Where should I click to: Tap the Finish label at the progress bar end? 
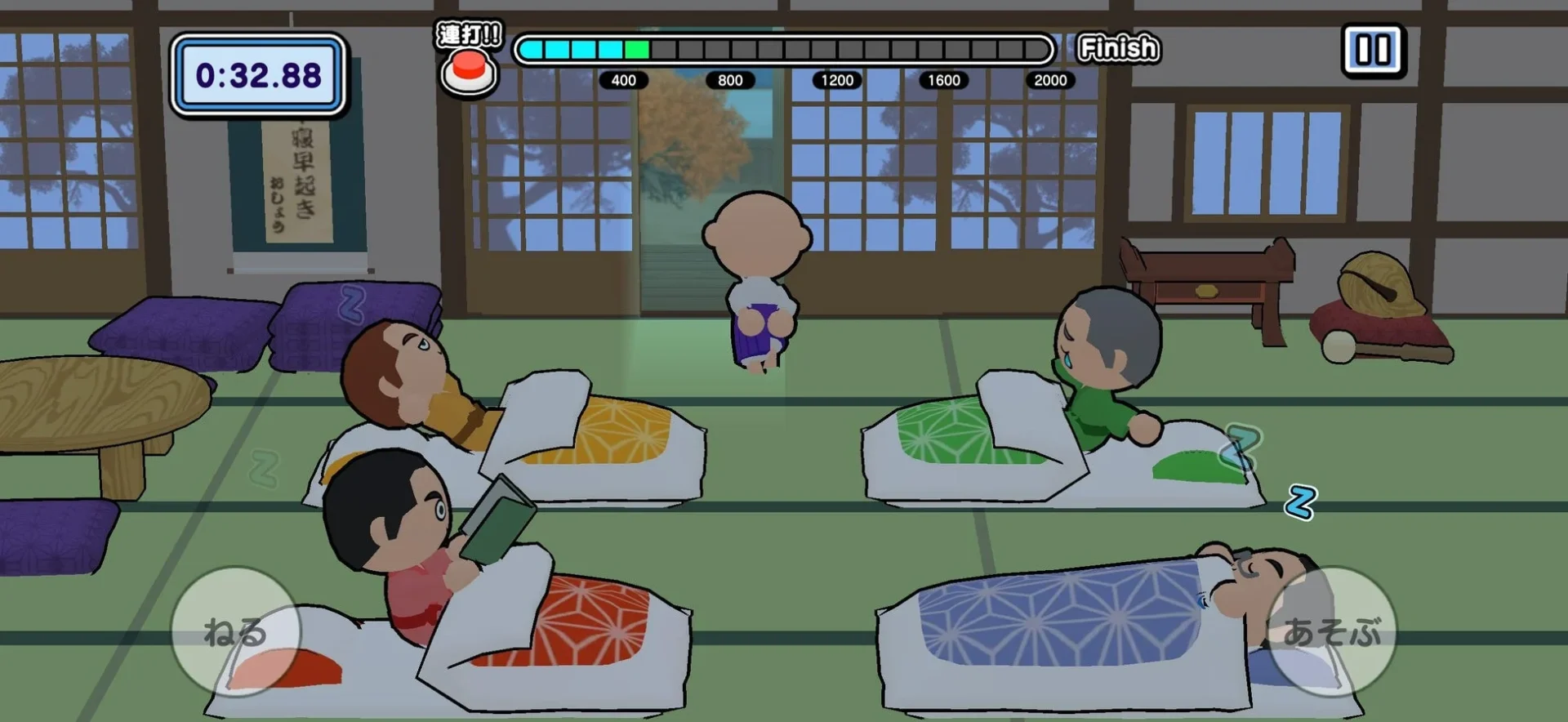(x=1118, y=47)
